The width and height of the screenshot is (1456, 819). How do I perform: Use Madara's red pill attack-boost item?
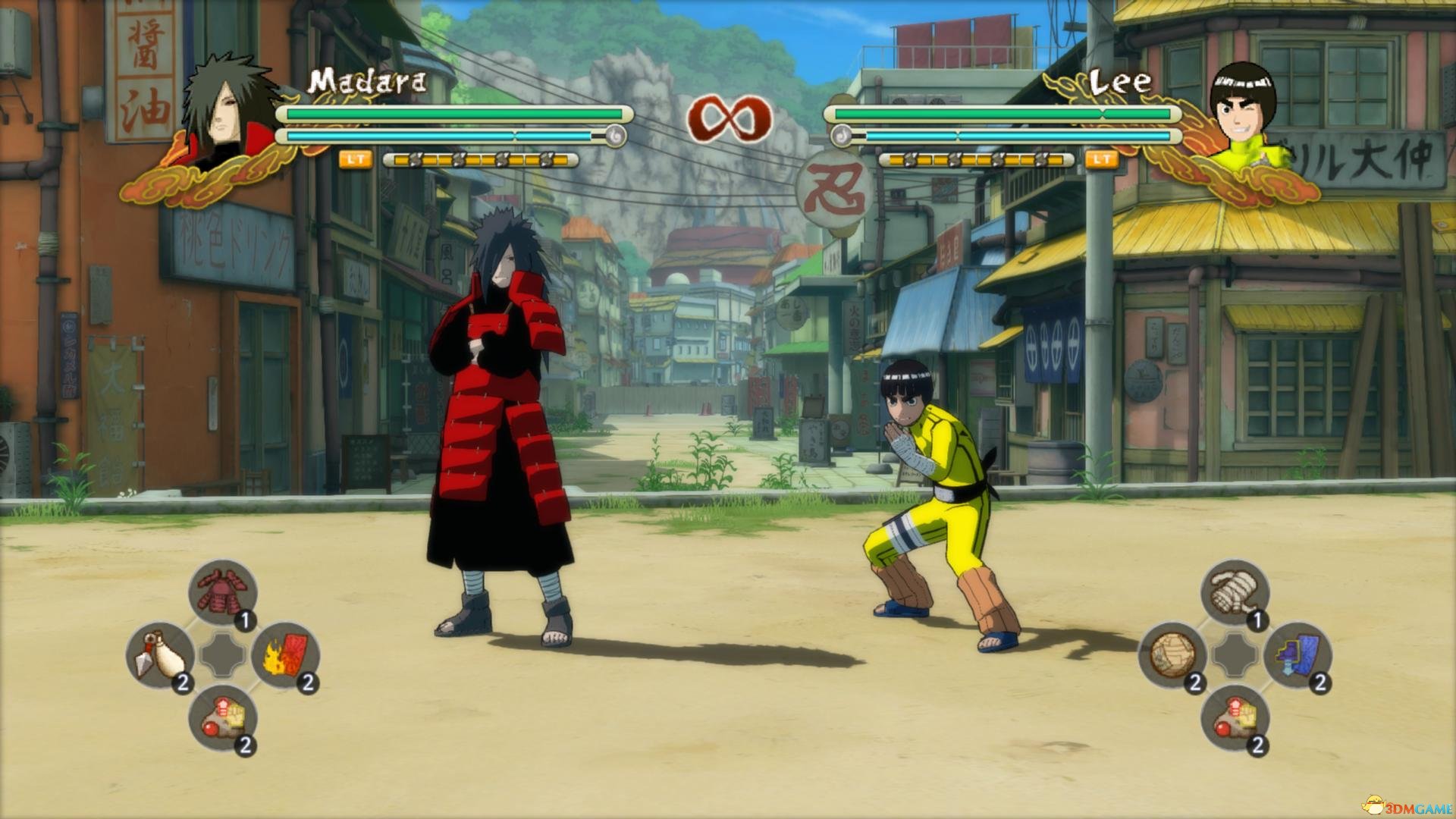222,718
